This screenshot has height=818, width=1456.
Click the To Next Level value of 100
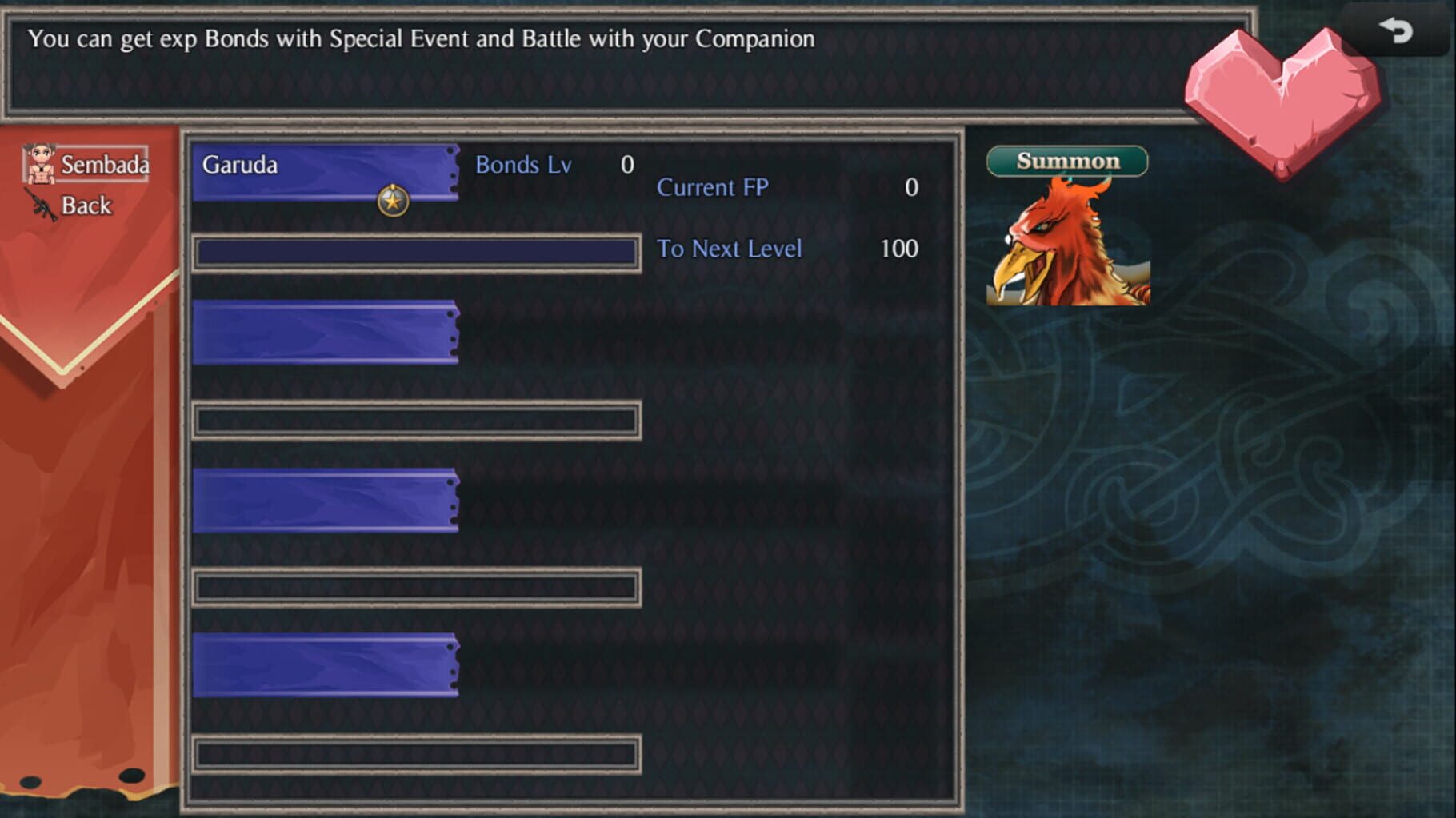pyautogui.click(x=898, y=248)
